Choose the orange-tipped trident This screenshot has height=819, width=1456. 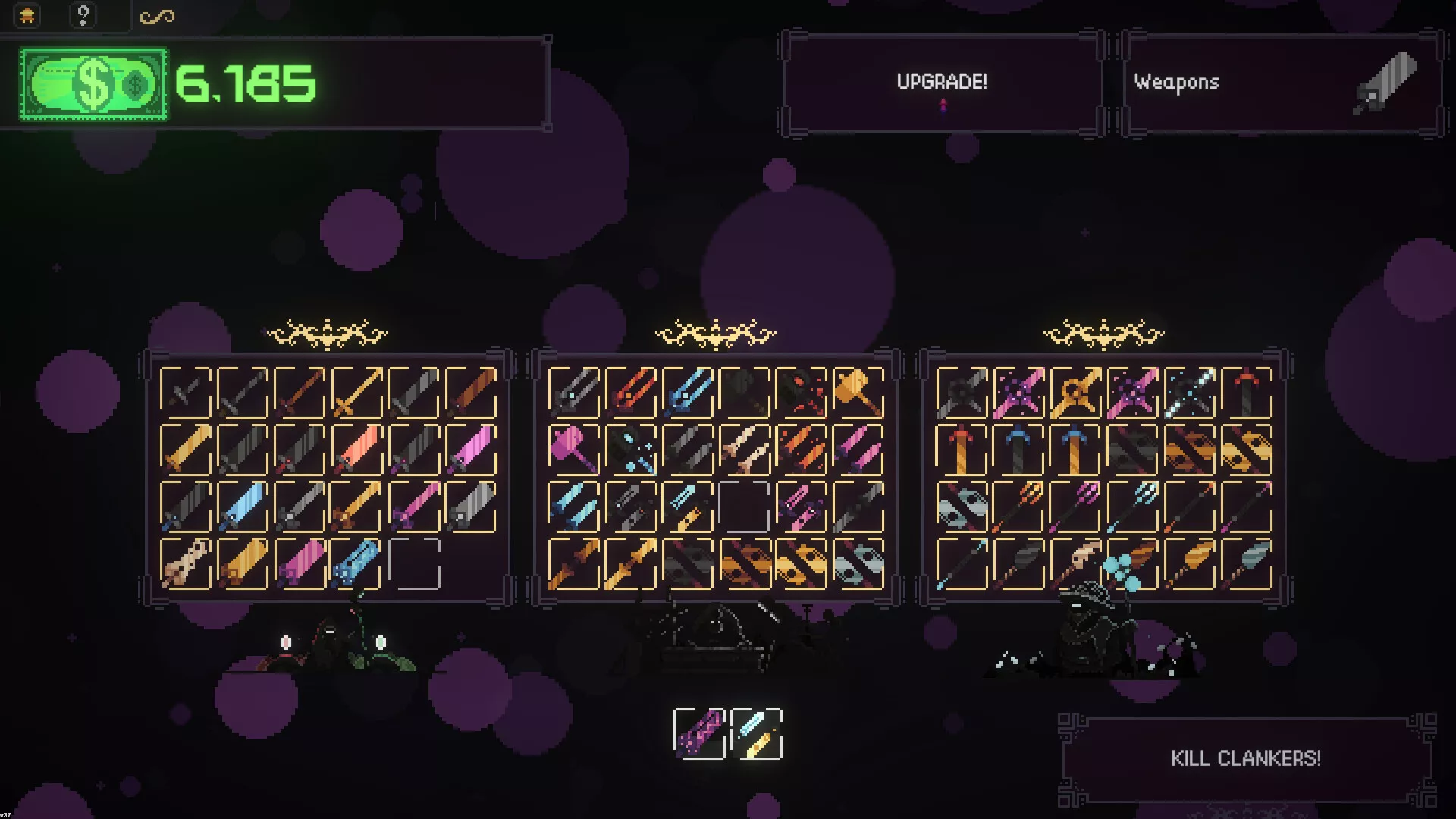tap(1018, 506)
